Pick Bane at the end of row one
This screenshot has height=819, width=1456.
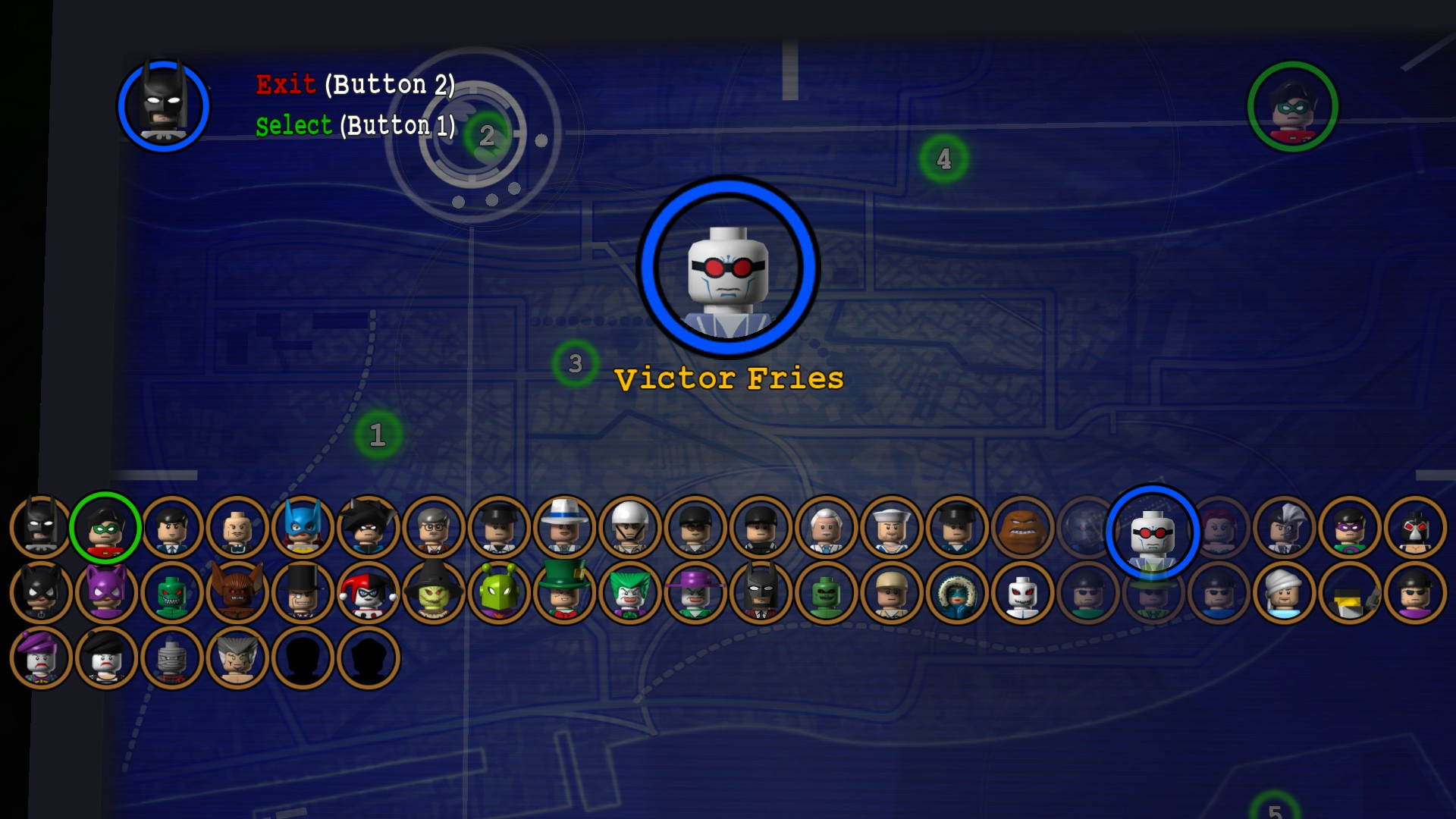point(1414,527)
